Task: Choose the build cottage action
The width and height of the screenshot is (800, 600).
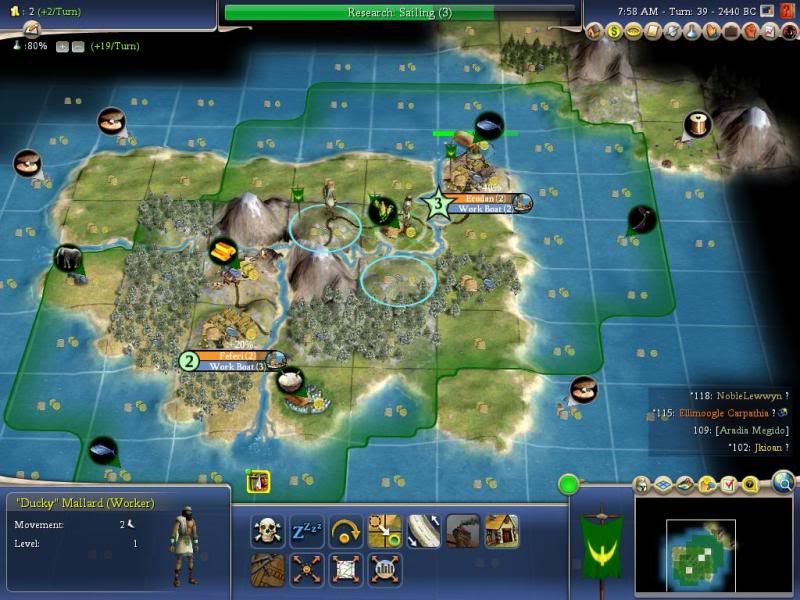Action: tap(501, 530)
